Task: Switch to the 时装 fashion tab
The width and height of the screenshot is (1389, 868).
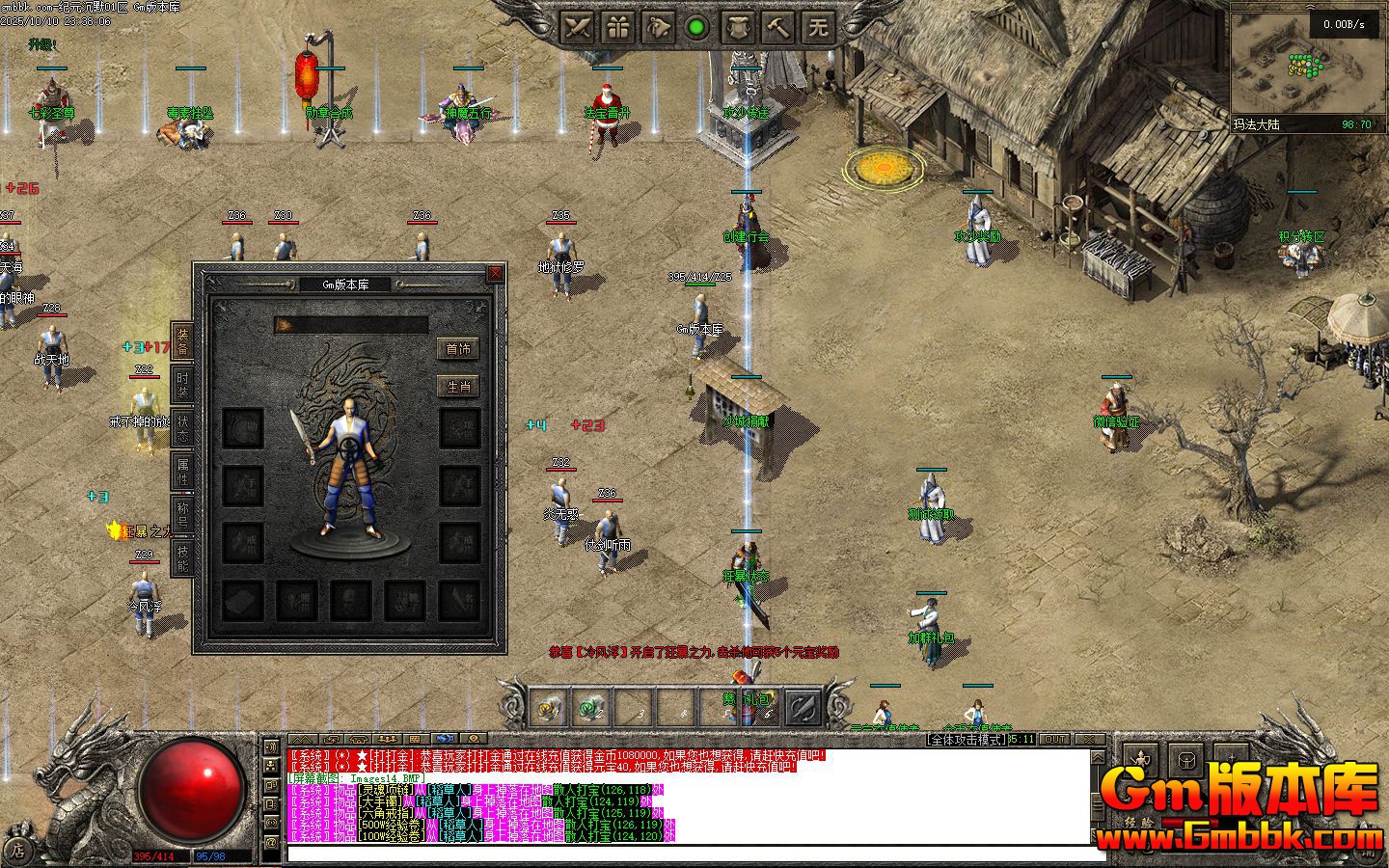Action: 182,385
